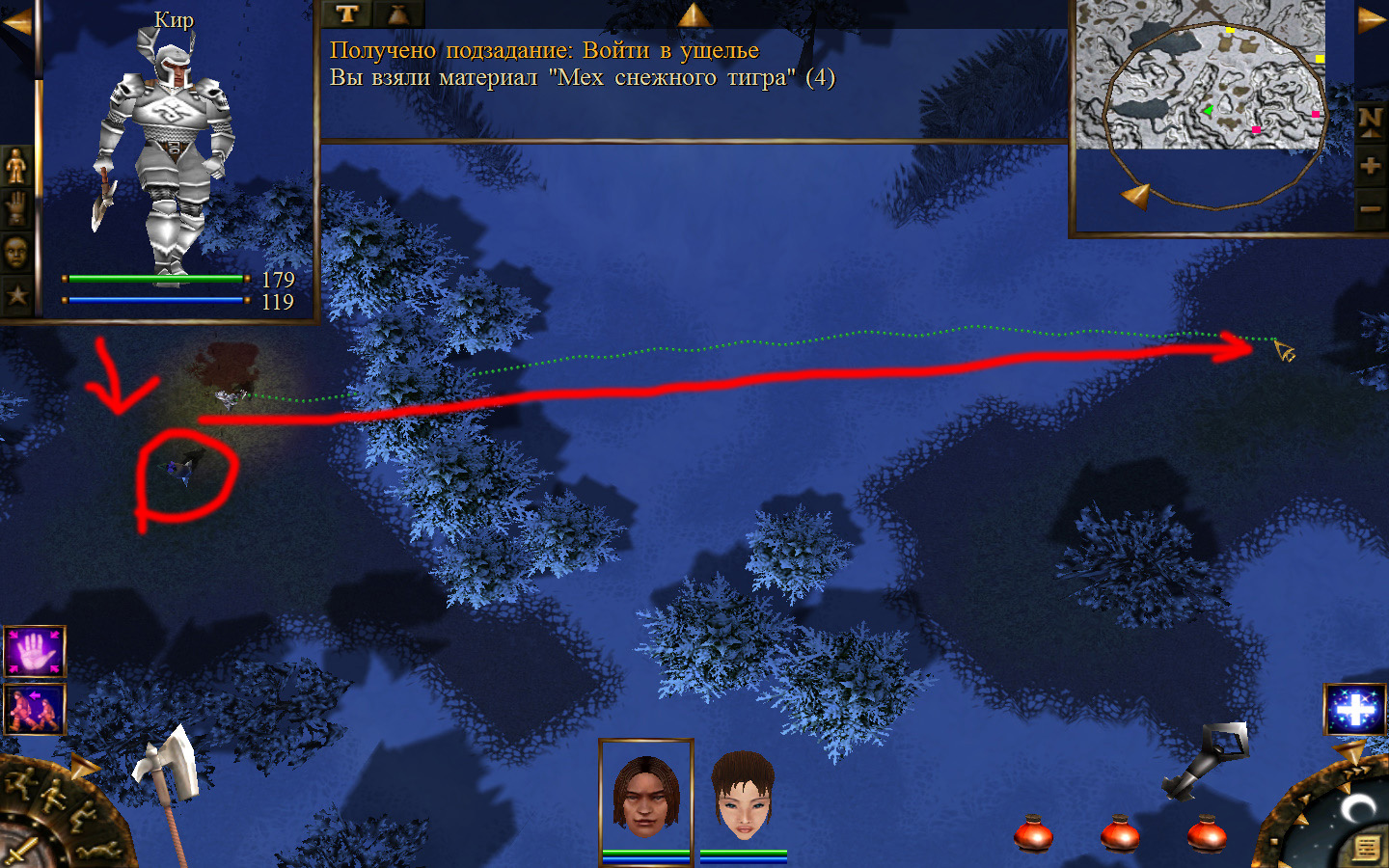The image size is (1389, 868).
Task: Select the equipped axe weapon
Action: tap(166, 770)
